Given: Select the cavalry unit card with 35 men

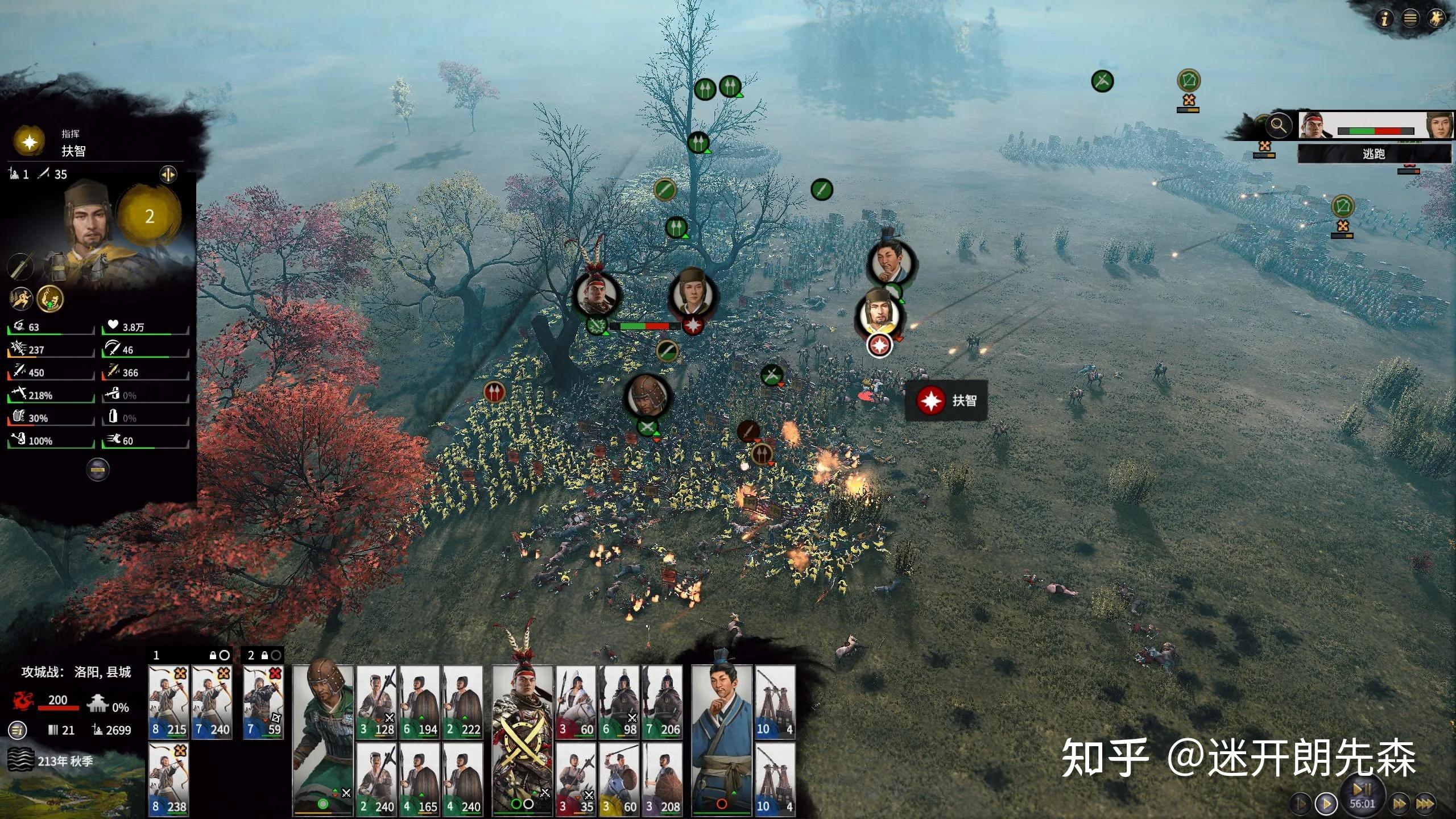Looking at the screenshot, I should (x=576, y=779).
